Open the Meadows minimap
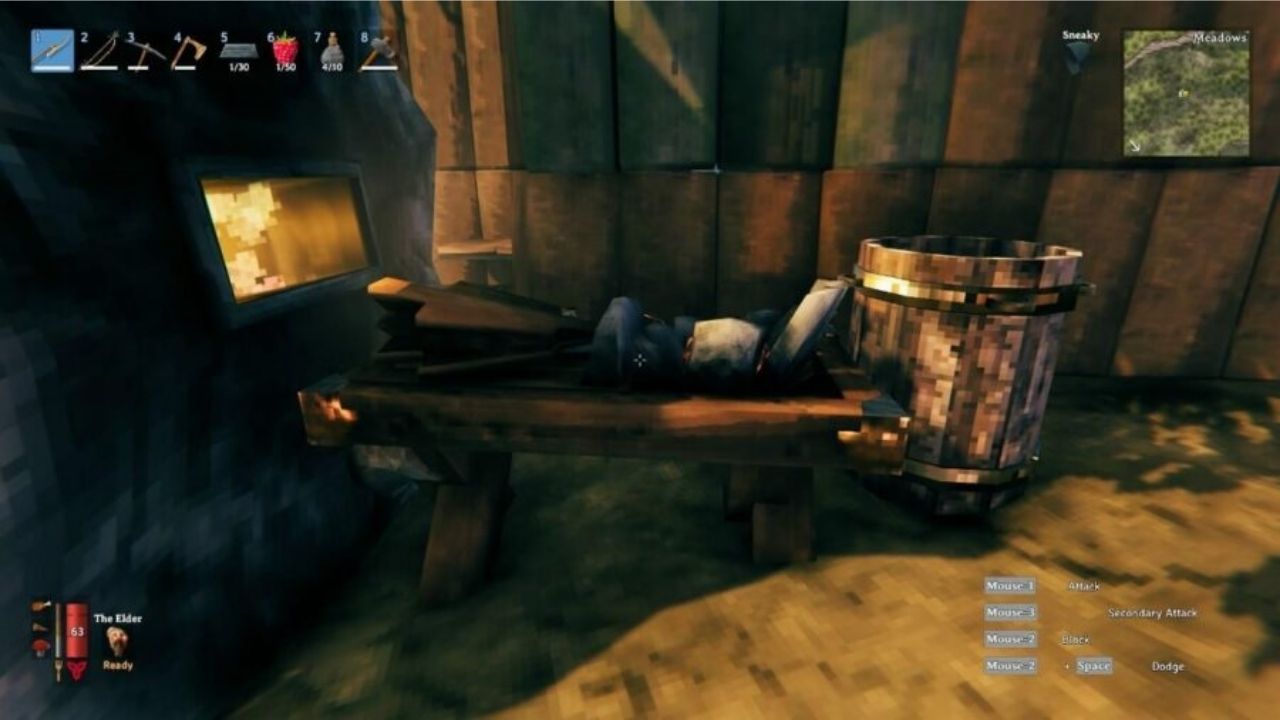 (x=1186, y=93)
